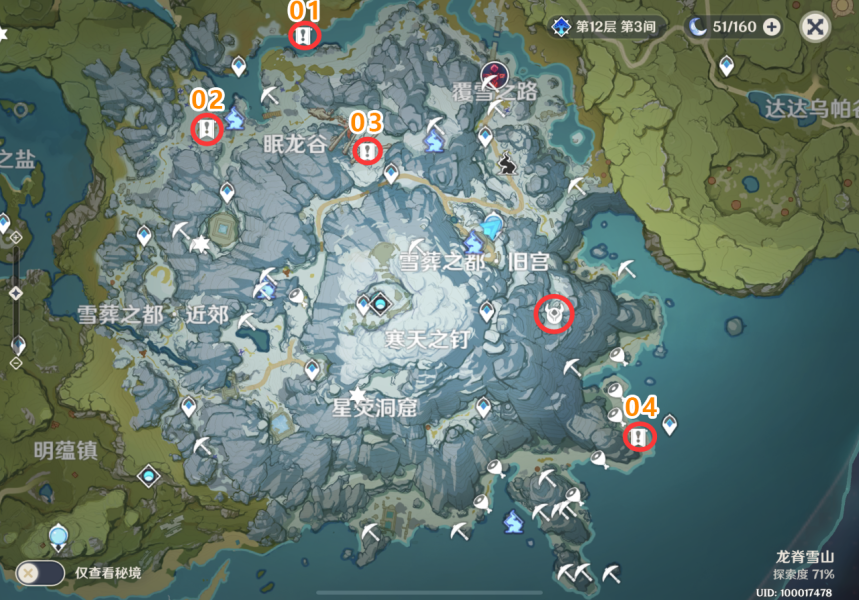
Task: Zoom out the map with the minus button
Action: pos(15,363)
